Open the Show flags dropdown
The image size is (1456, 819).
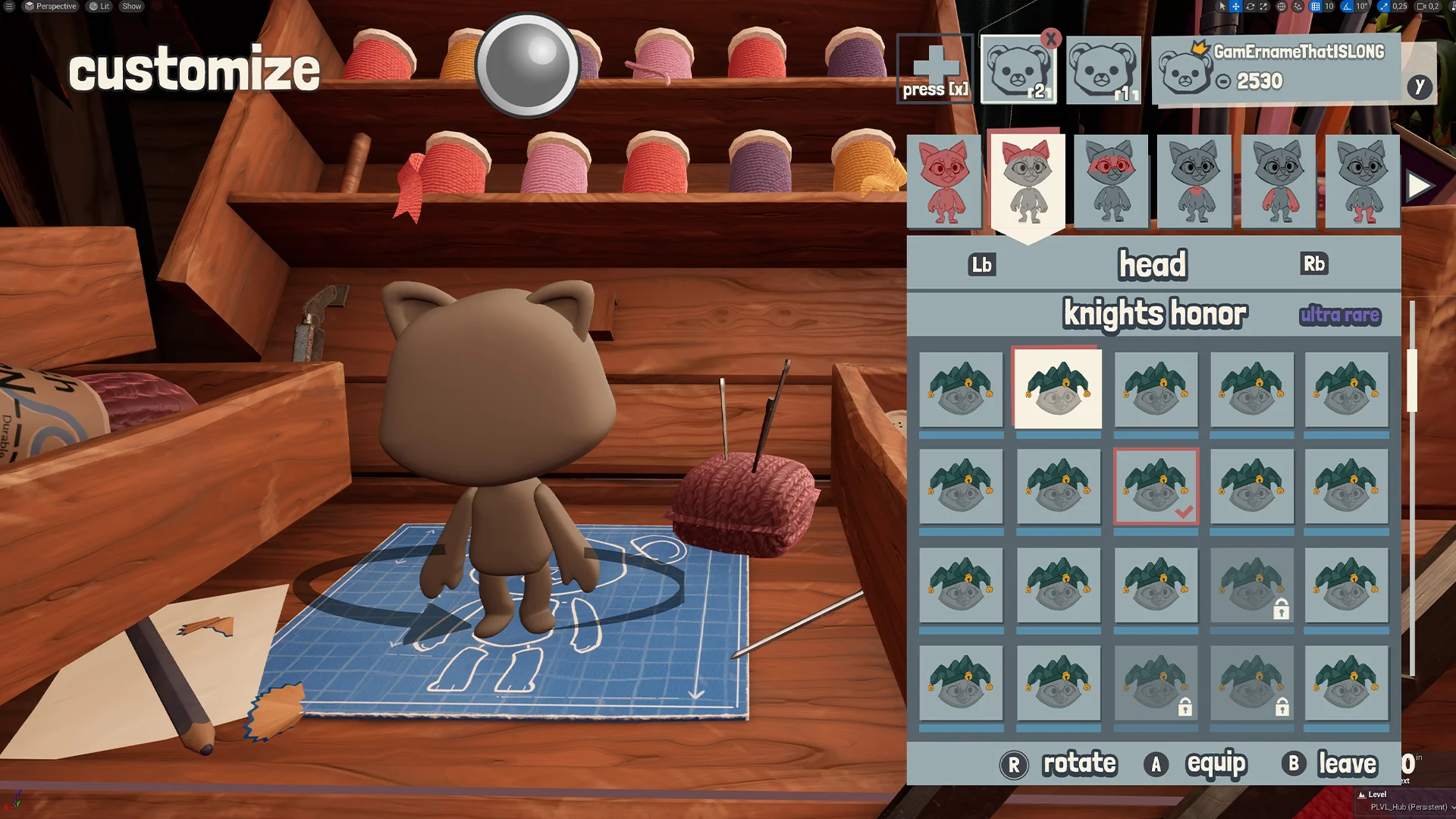[x=130, y=6]
